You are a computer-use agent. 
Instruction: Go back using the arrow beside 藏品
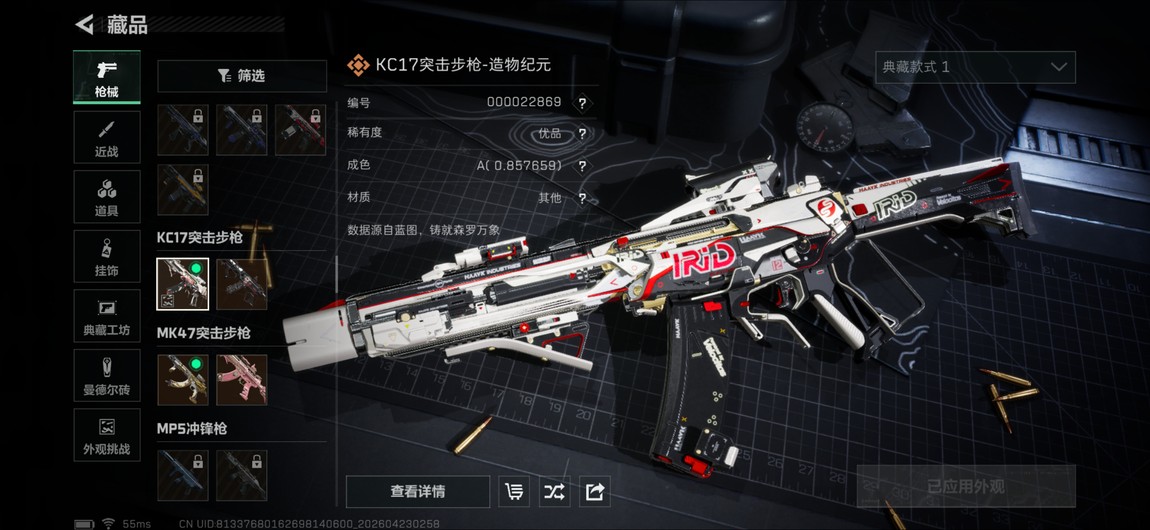coord(85,24)
